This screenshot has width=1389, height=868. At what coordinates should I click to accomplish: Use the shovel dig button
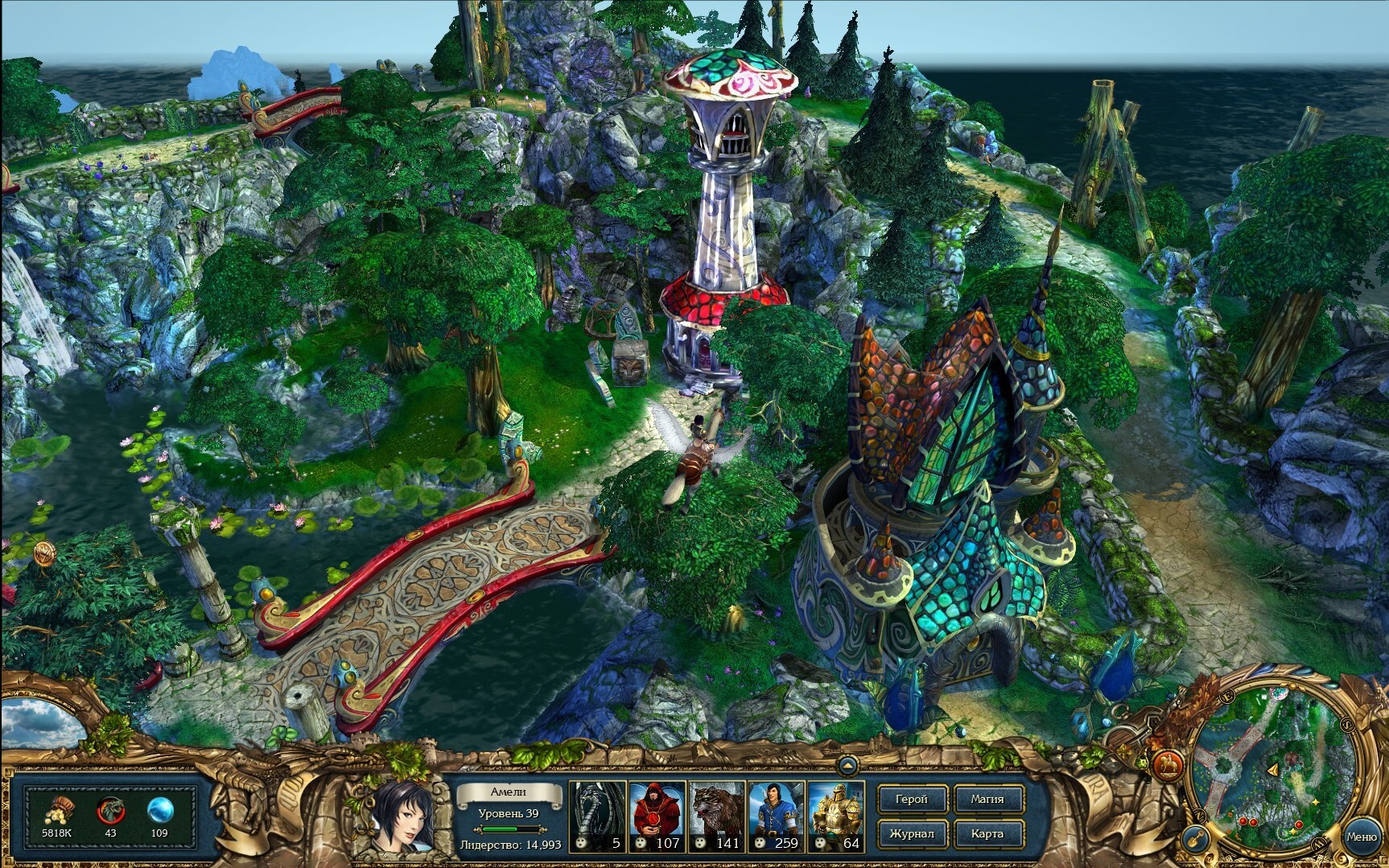[x=1197, y=839]
